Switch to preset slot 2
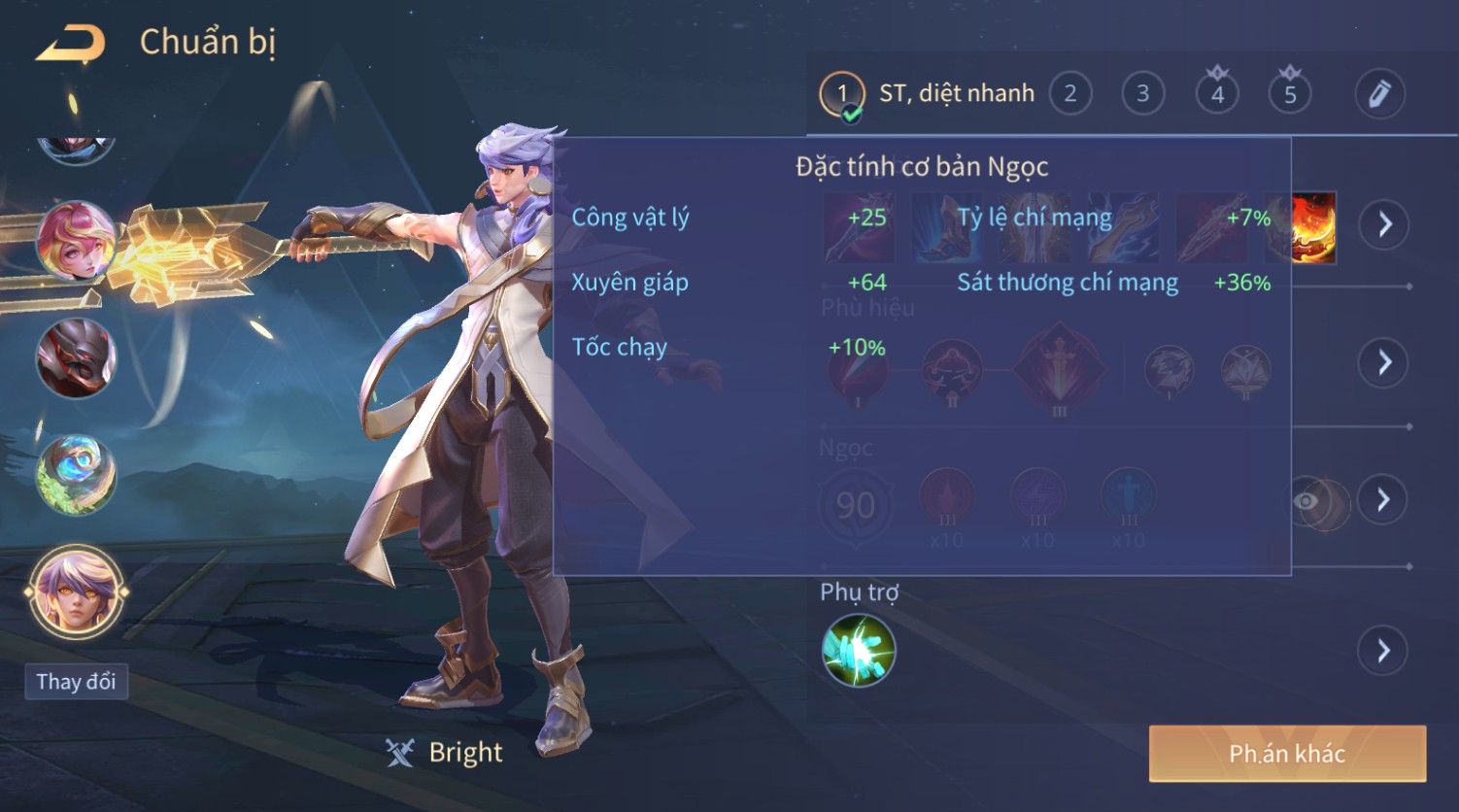This screenshot has height=812, width=1459. click(x=1069, y=94)
